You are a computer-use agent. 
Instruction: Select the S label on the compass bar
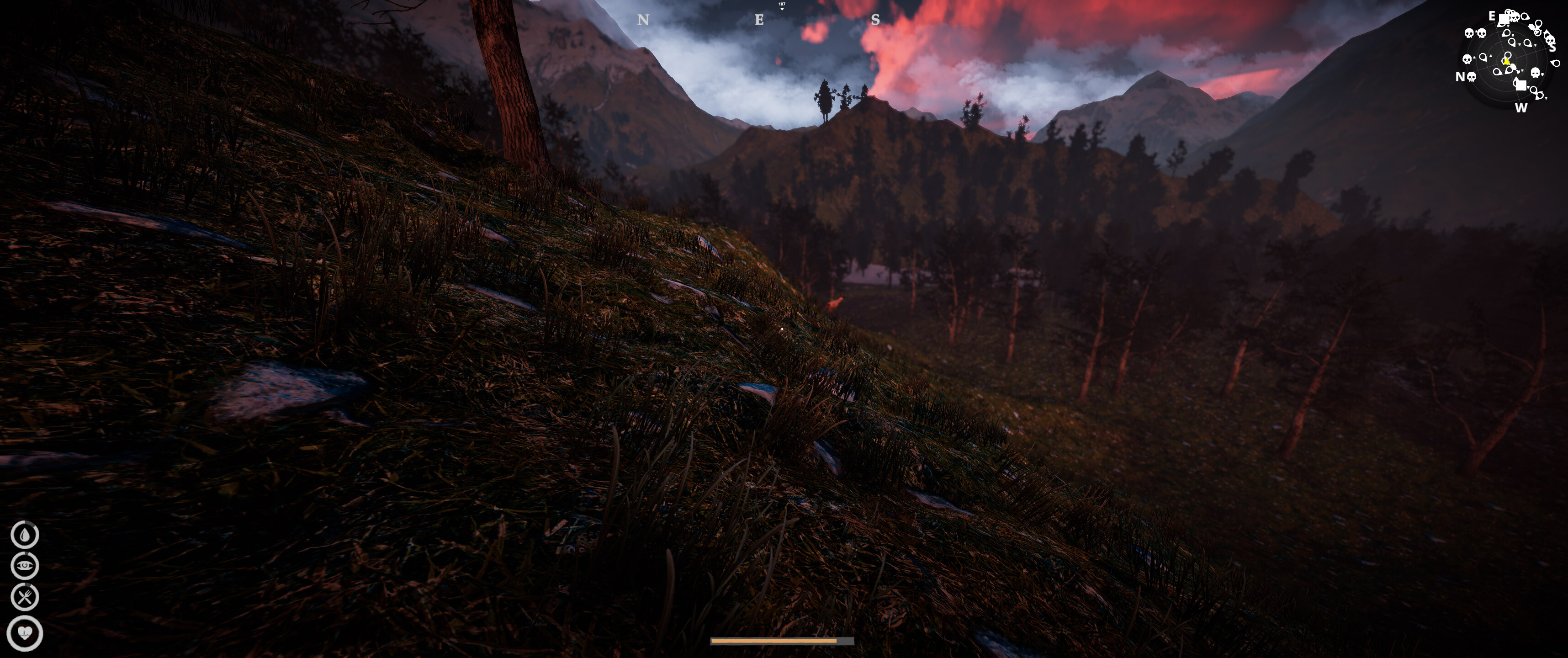pos(875,19)
